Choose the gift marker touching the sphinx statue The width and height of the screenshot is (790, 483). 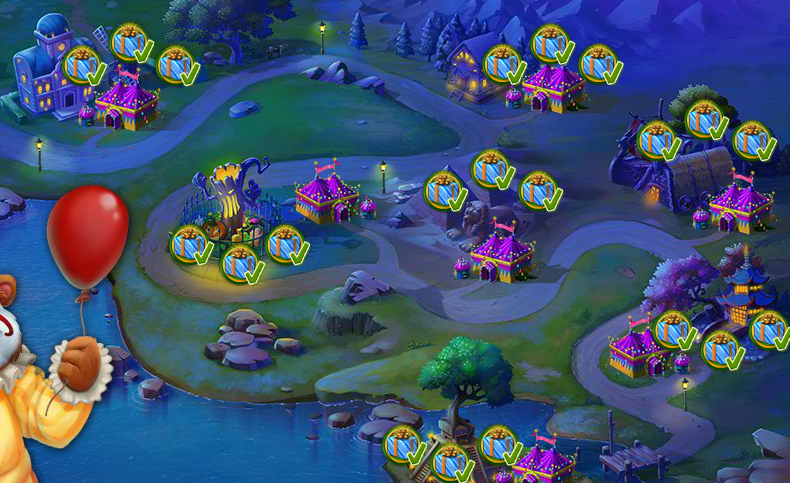tap(444, 190)
